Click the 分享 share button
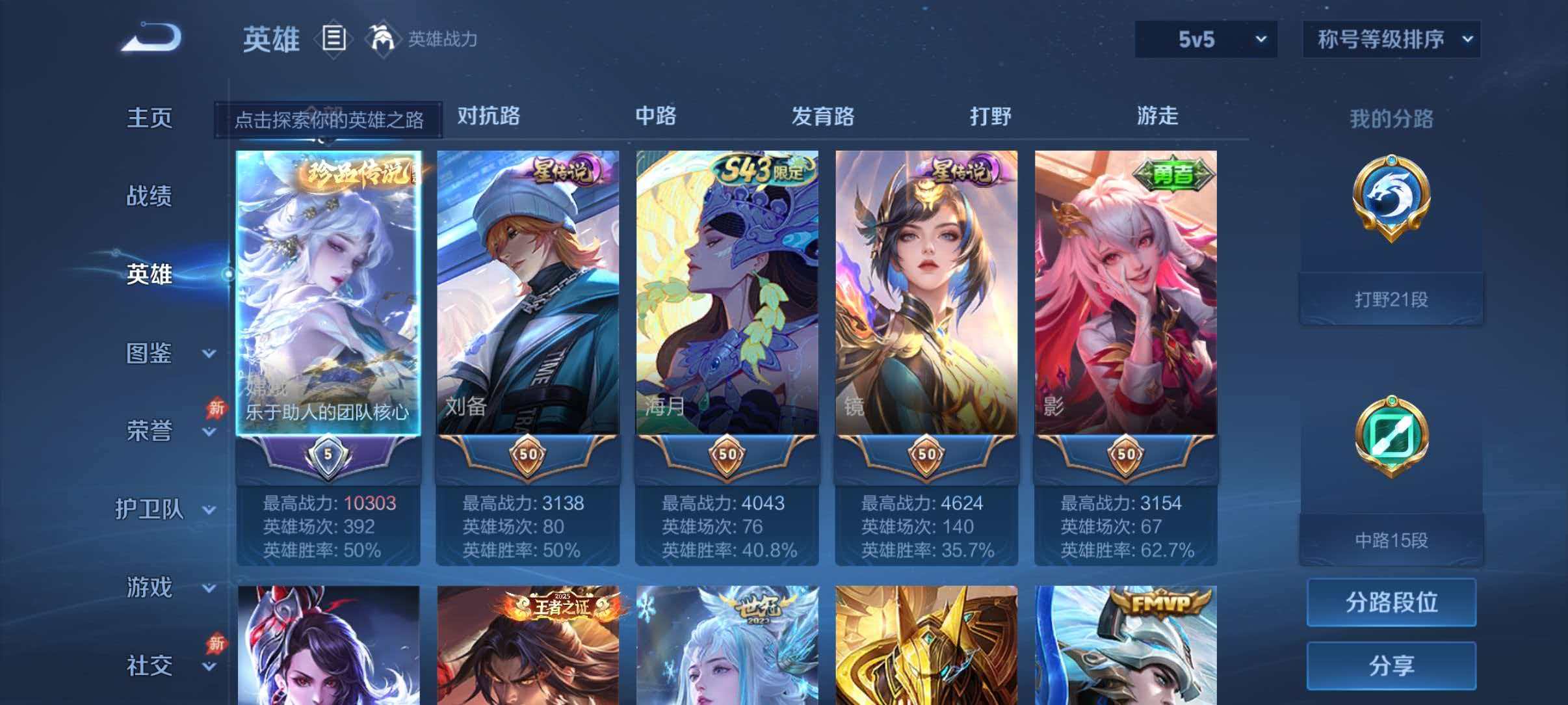 pyautogui.click(x=1390, y=665)
